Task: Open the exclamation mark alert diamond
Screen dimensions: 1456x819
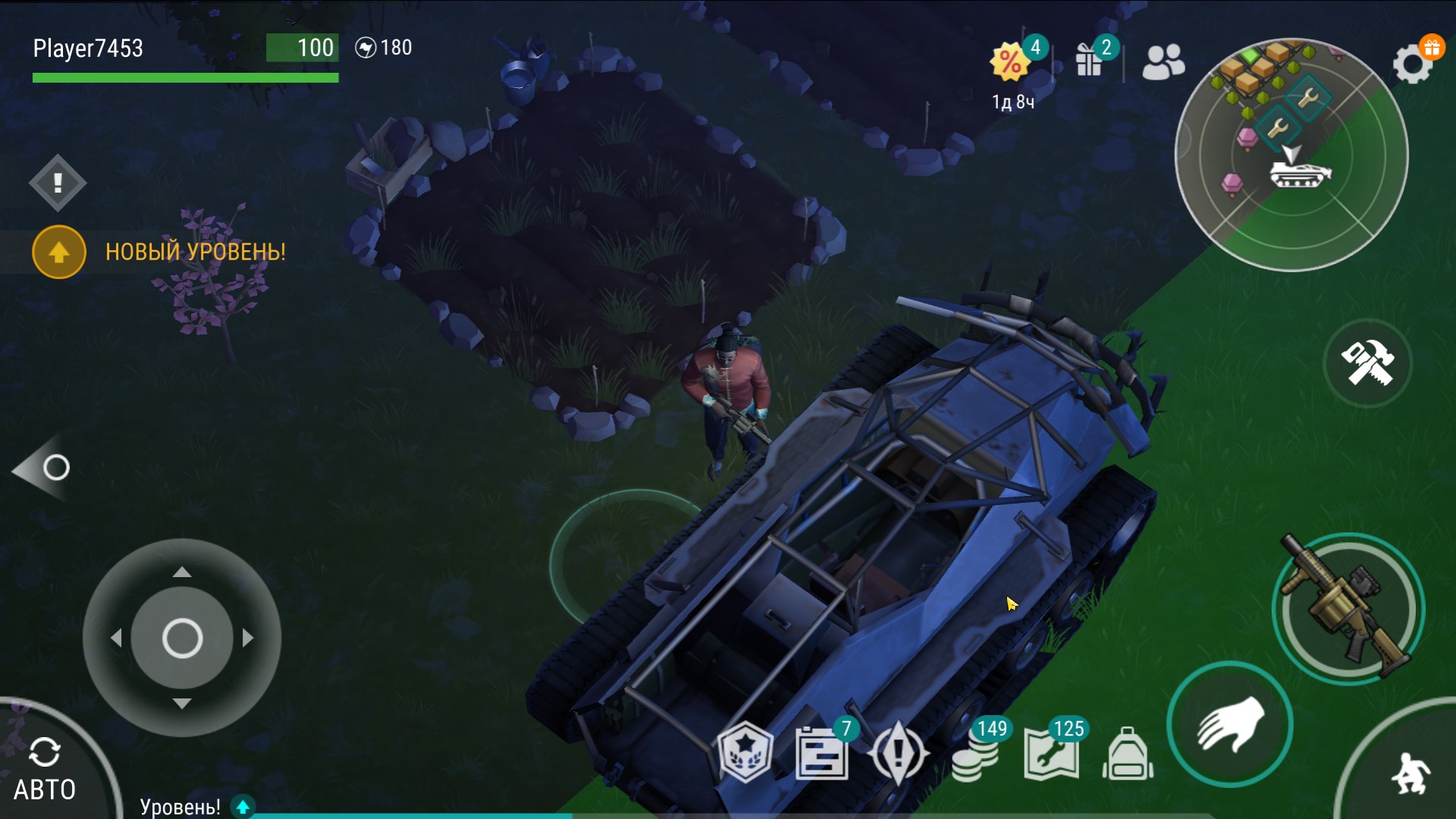Action: point(58,183)
